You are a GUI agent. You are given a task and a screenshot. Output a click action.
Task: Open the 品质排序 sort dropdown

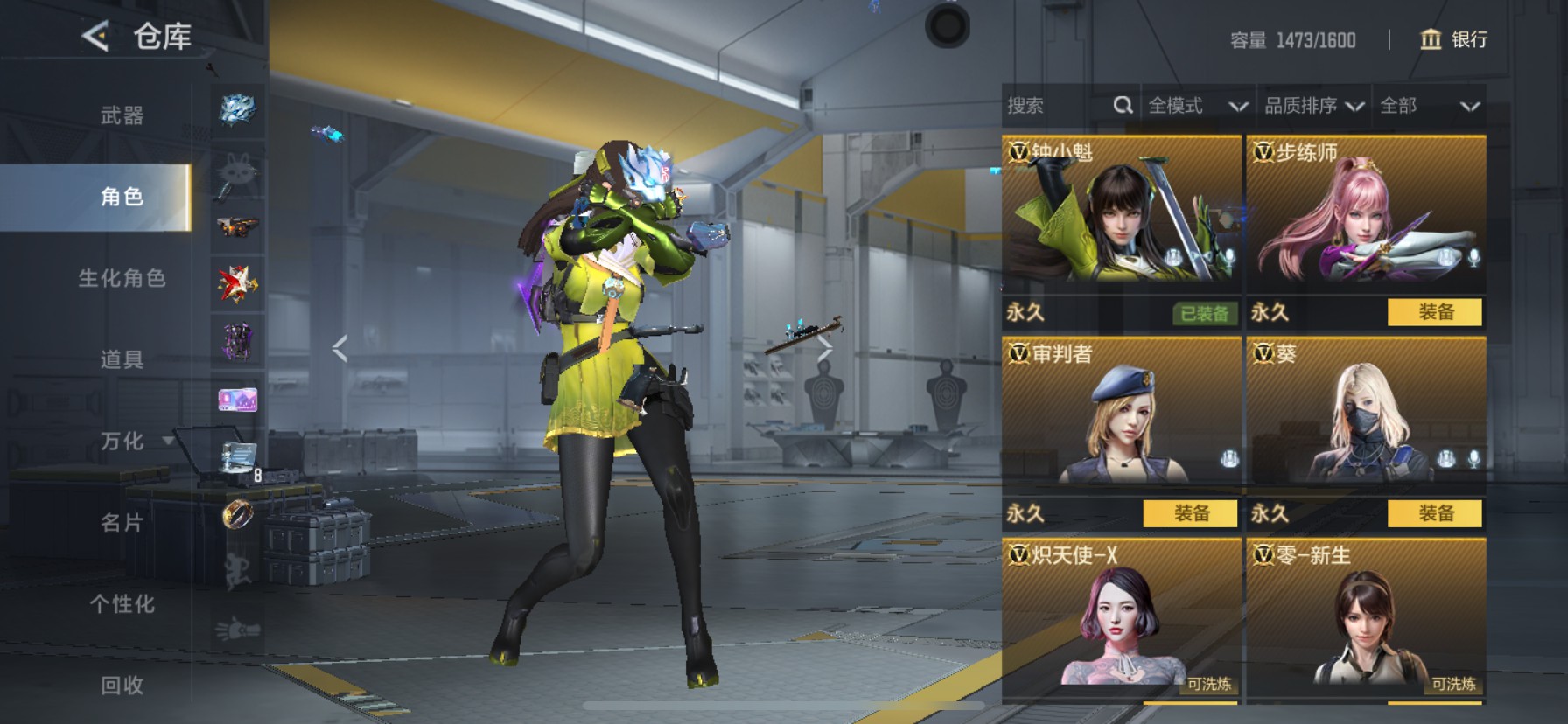tap(1313, 106)
